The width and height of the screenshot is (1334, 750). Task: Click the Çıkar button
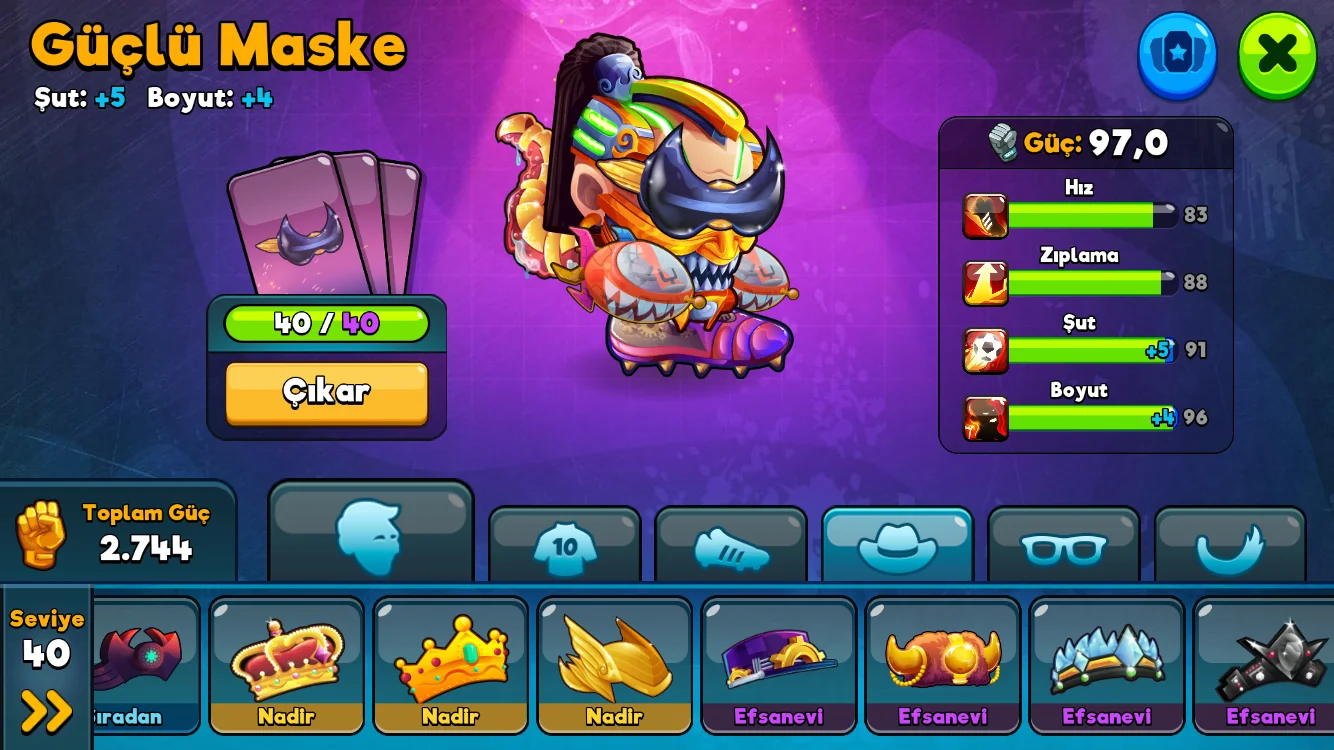(x=327, y=392)
